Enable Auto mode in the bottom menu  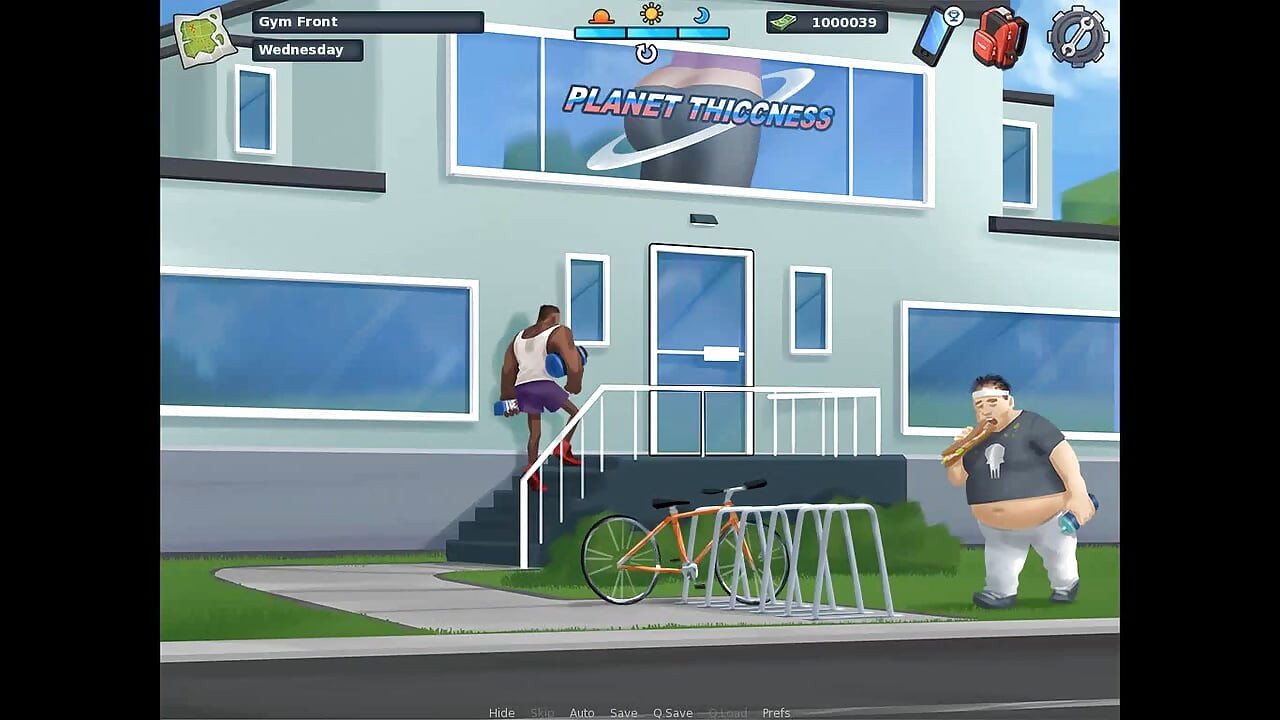pyautogui.click(x=582, y=712)
